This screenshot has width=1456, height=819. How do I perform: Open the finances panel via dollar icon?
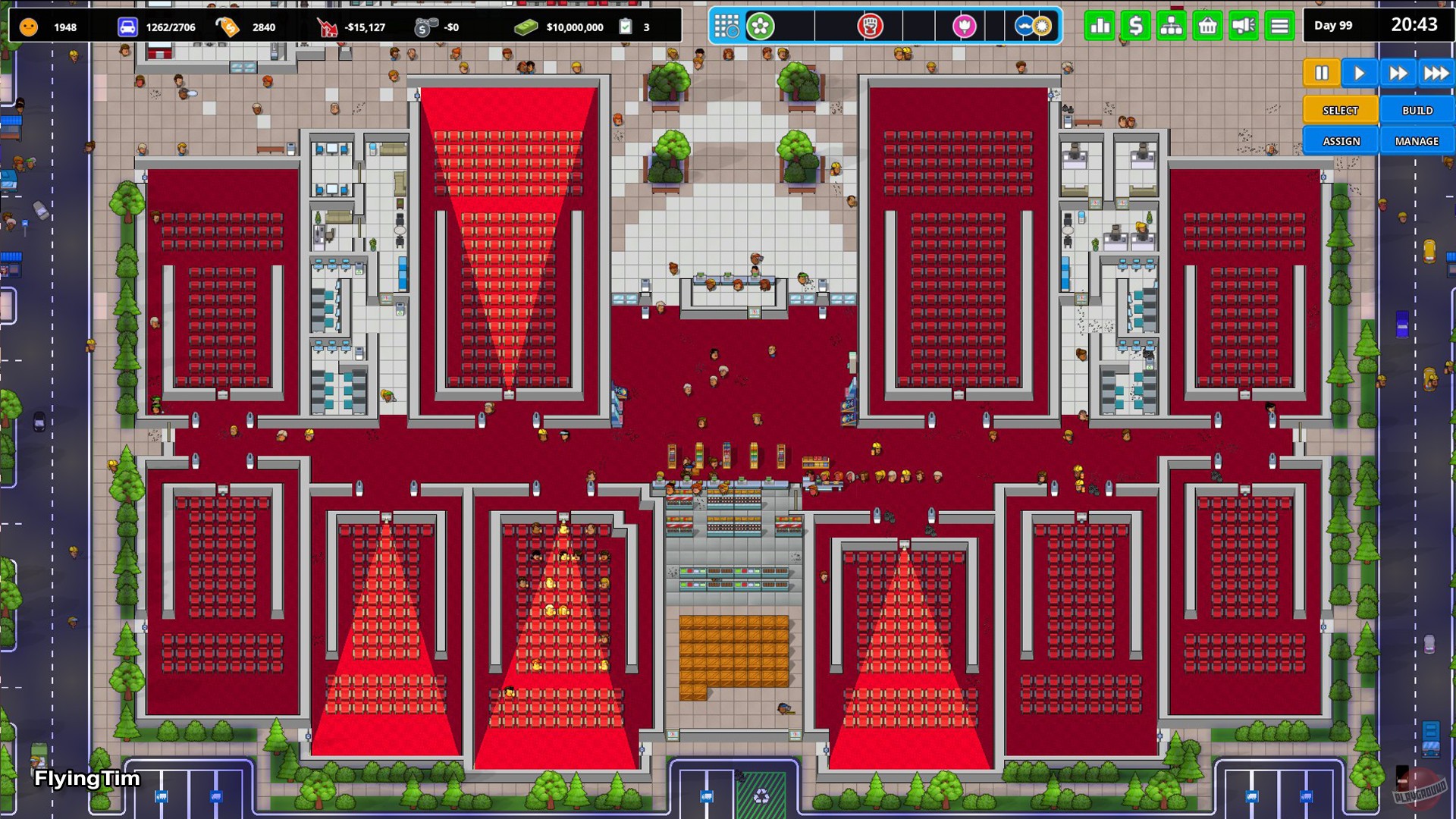pyautogui.click(x=1135, y=25)
